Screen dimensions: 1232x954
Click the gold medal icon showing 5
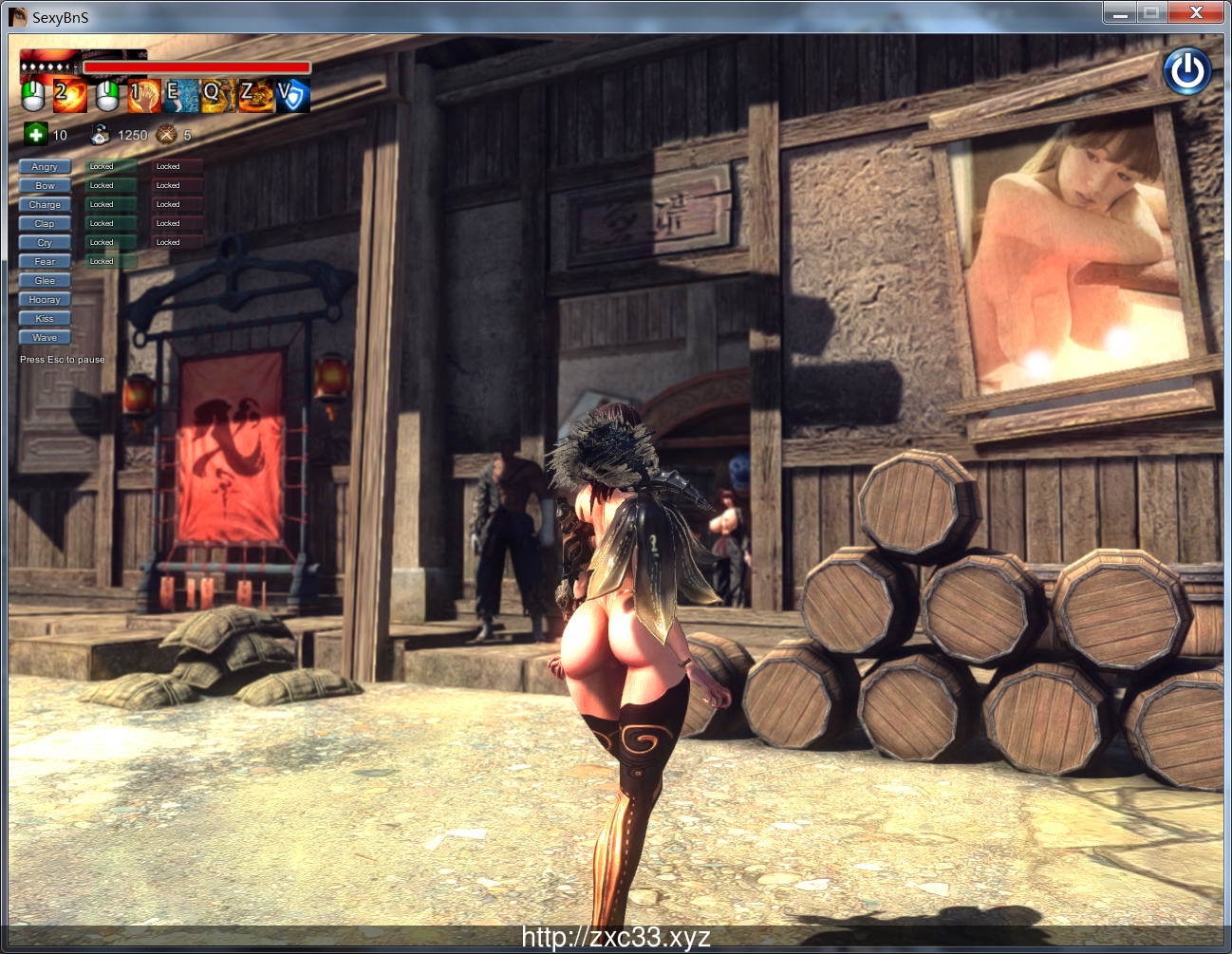(166, 135)
